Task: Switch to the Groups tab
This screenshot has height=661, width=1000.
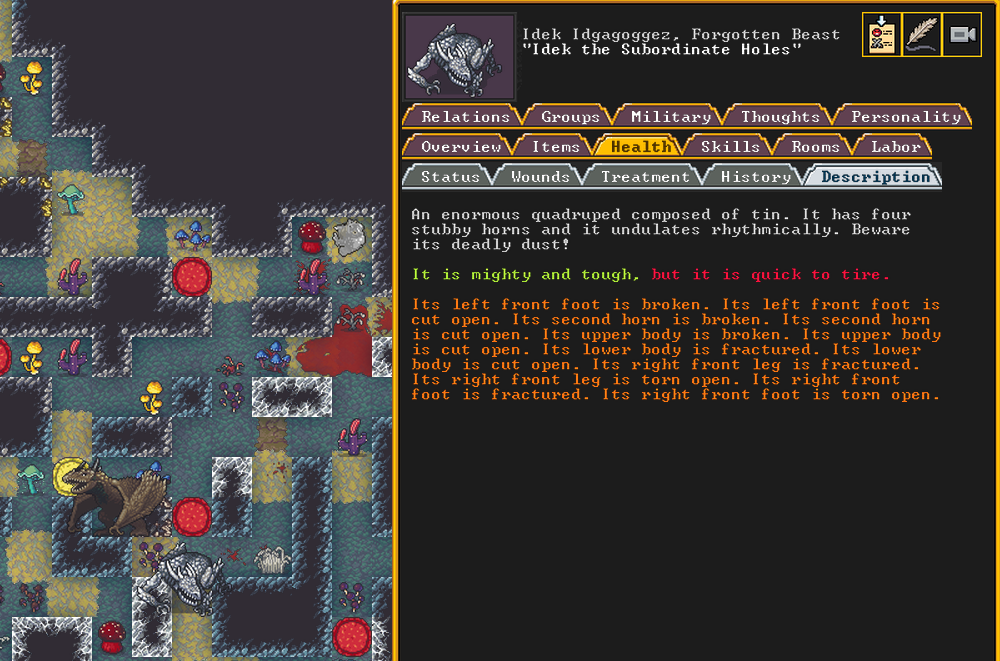Action: [570, 117]
